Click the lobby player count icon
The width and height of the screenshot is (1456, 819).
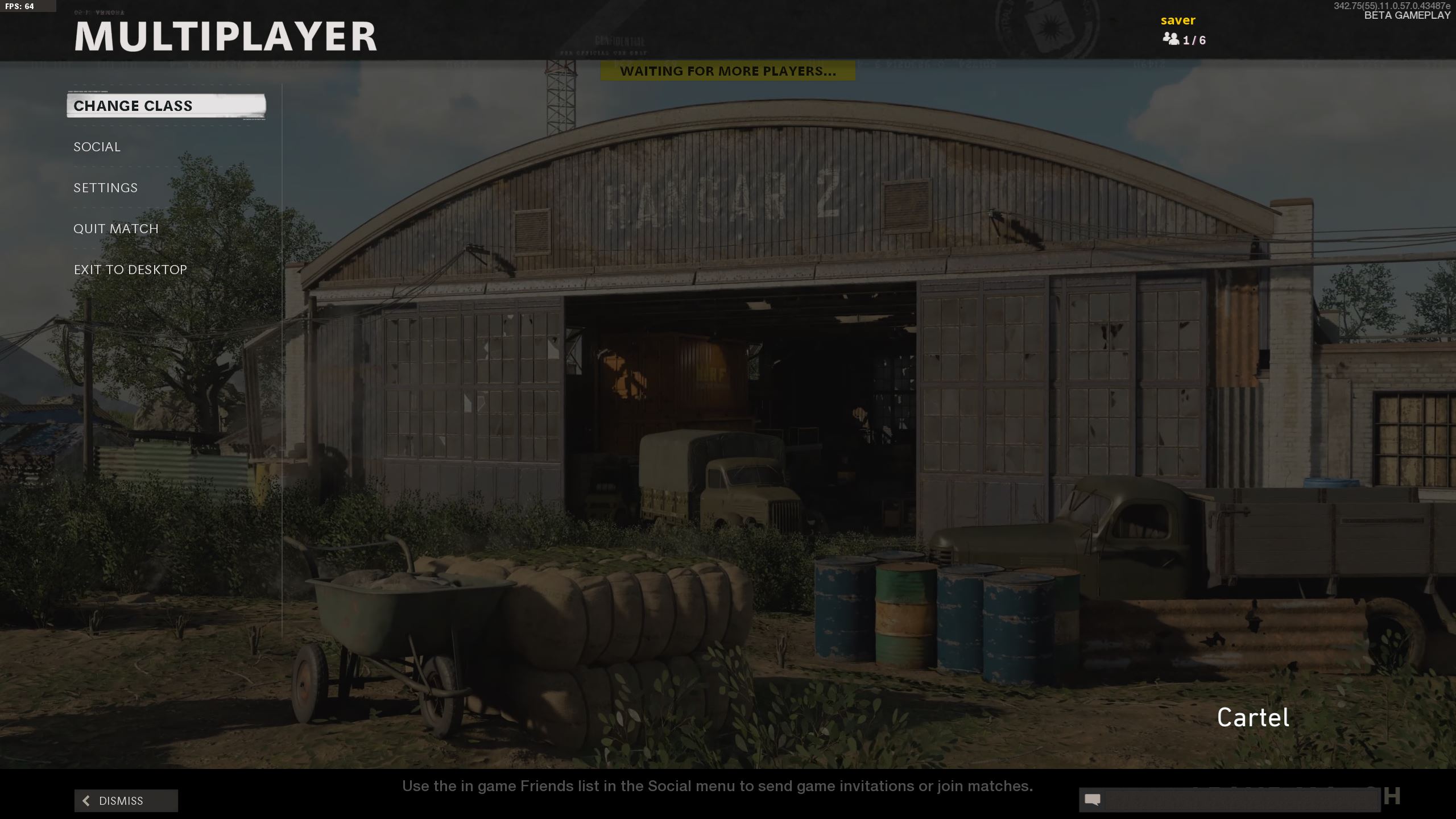click(1170, 39)
